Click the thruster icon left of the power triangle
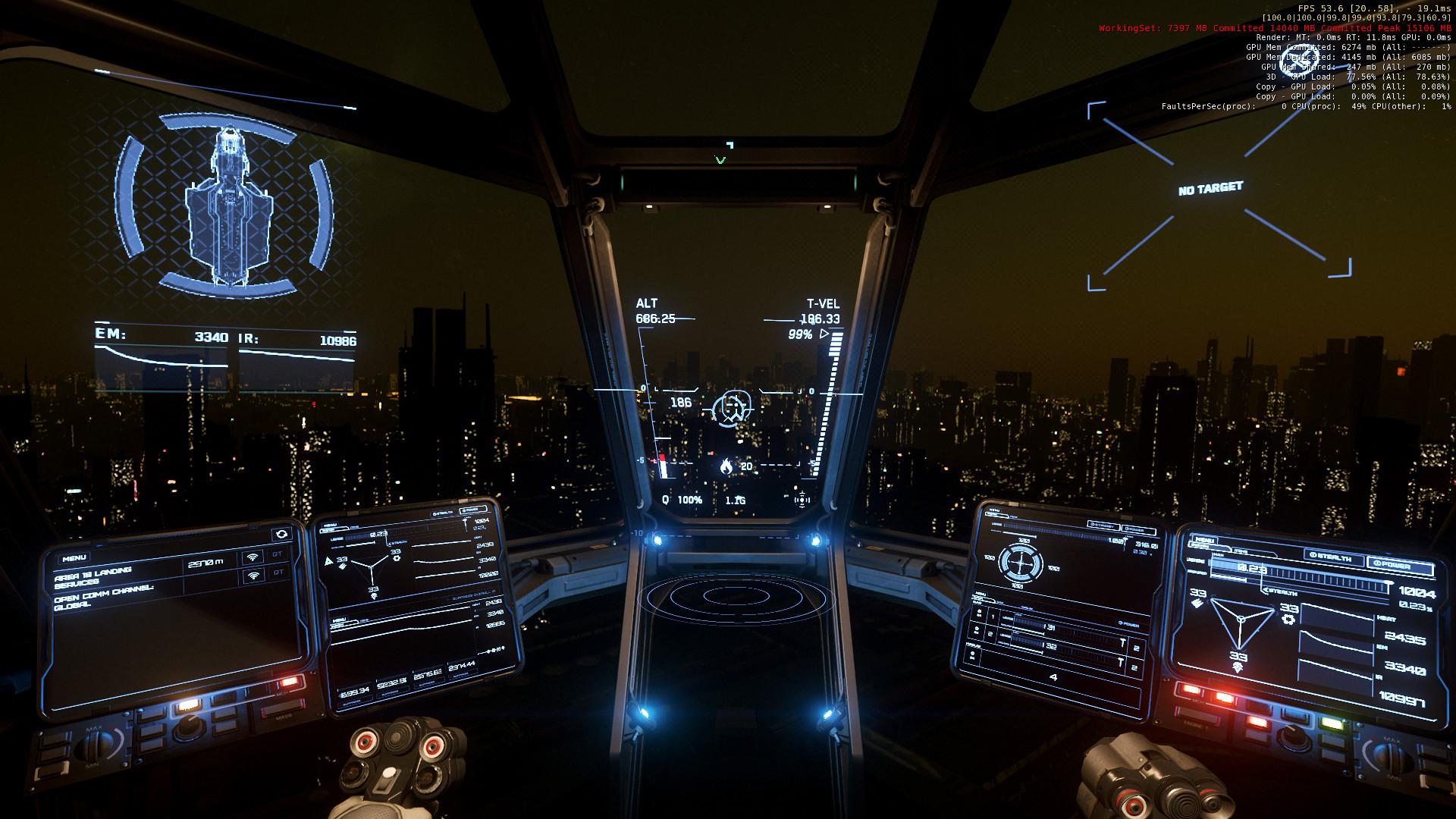The image size is (1456, 819). pyautogui.click(x=1197, y=602)
